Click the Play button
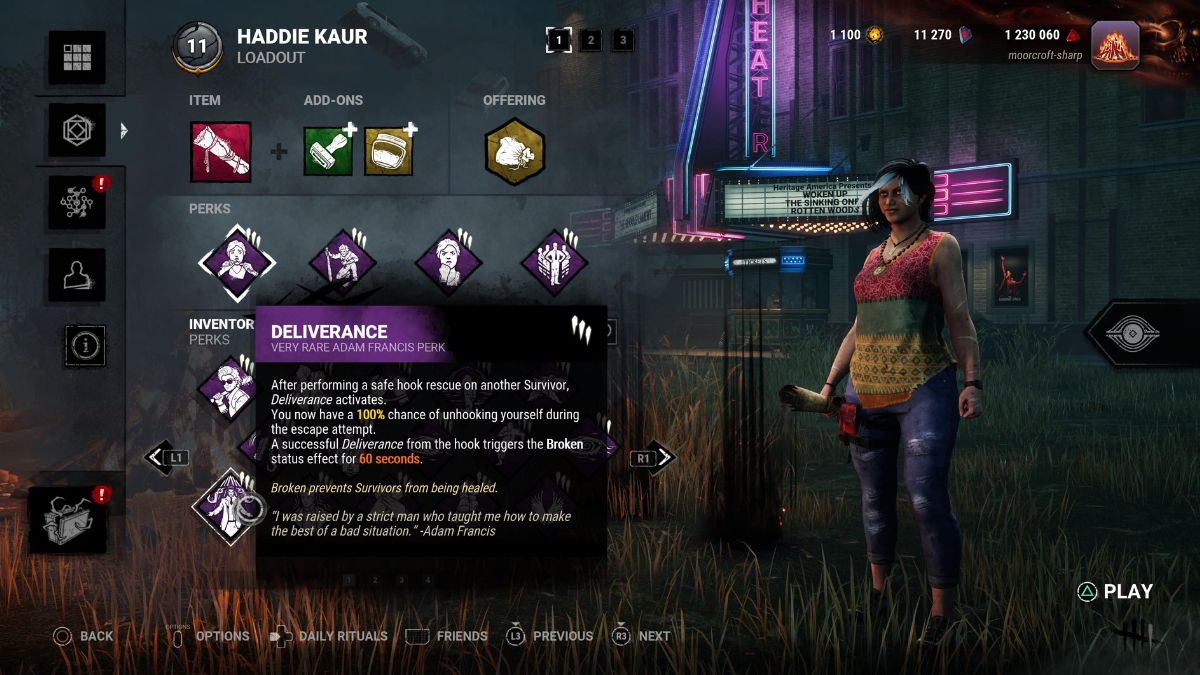 pyautogui.click(x=1115, y=592)
